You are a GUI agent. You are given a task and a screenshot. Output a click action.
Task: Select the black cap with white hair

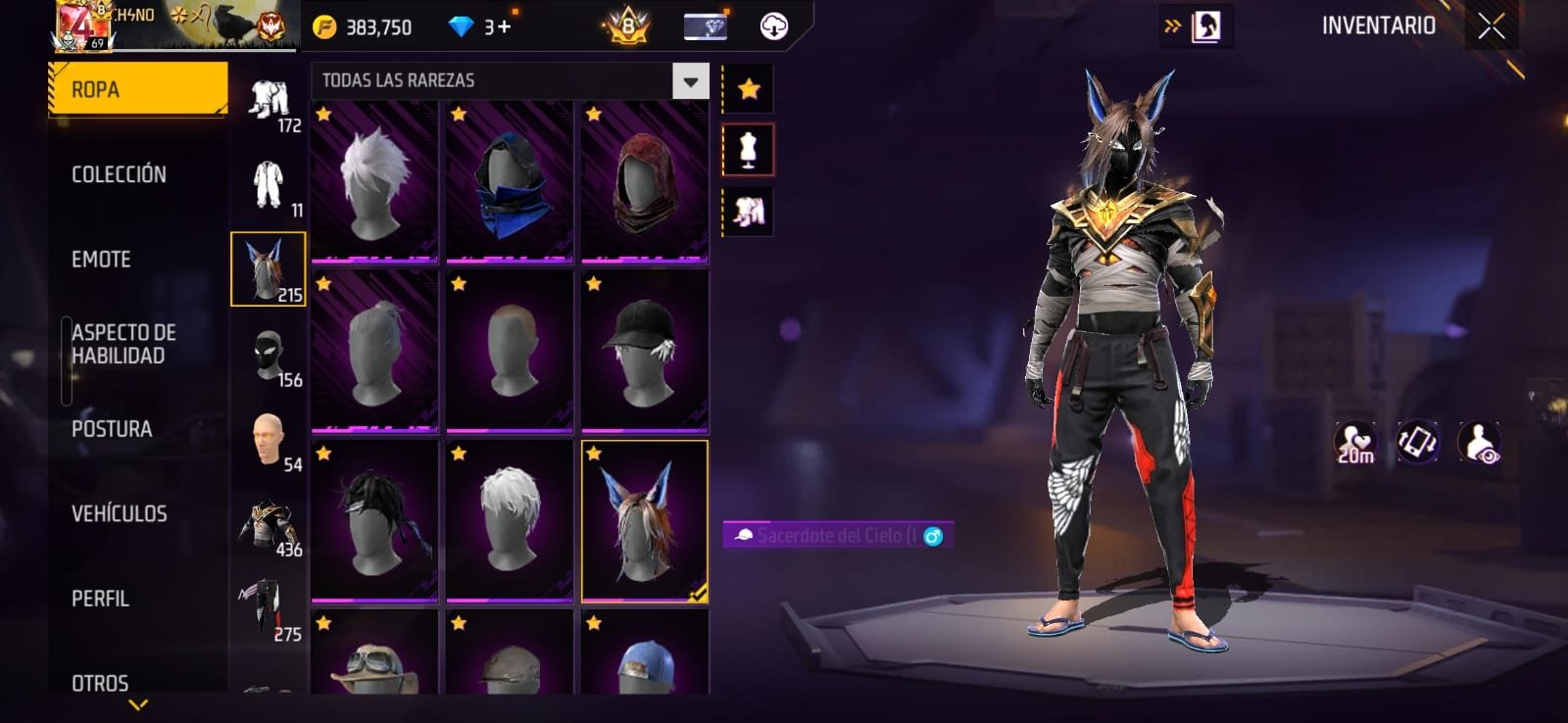pos(644,353)
